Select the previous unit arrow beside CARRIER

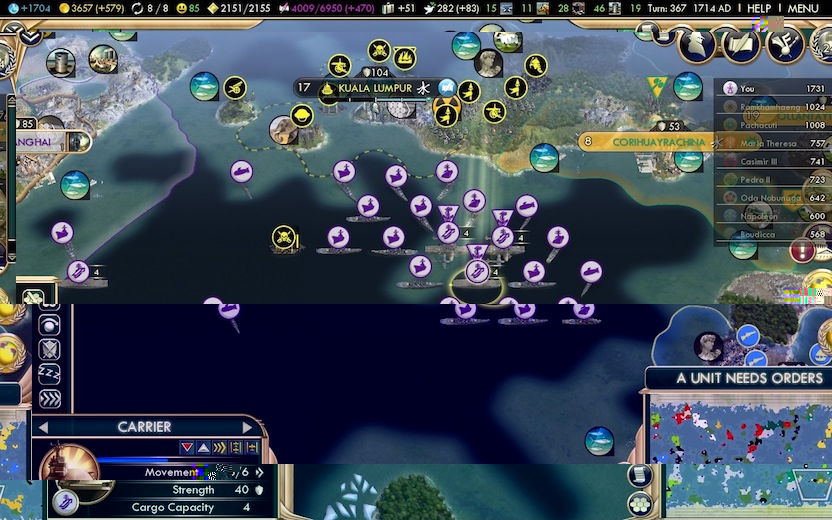pos(44,427)
